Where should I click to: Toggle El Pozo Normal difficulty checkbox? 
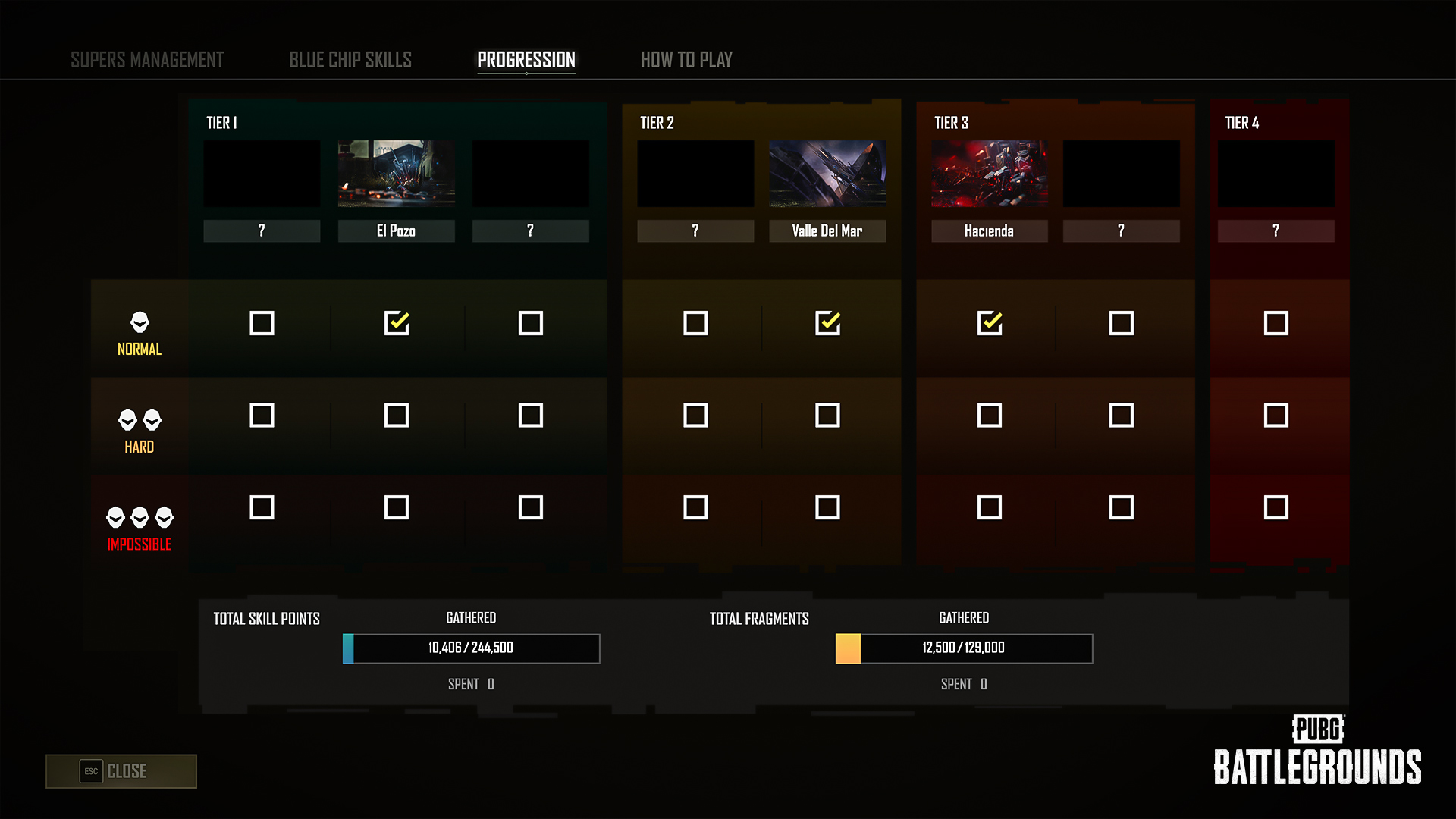397,323
